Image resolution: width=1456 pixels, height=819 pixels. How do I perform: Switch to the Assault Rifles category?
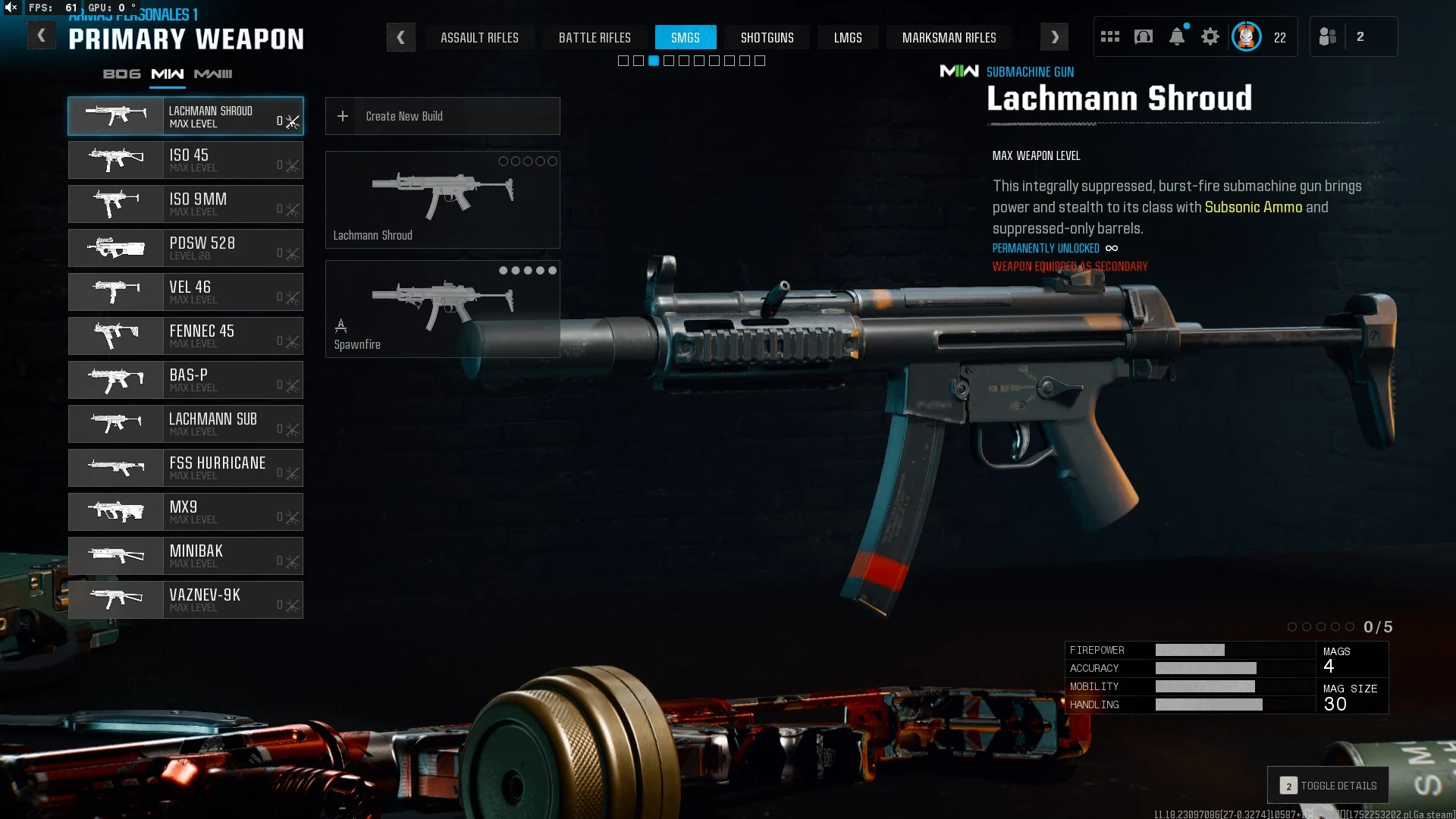[479, 37]
